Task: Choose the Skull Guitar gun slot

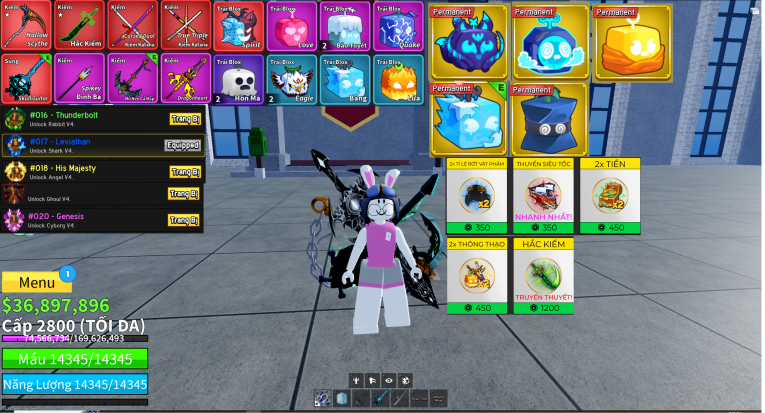Action: 25,78
